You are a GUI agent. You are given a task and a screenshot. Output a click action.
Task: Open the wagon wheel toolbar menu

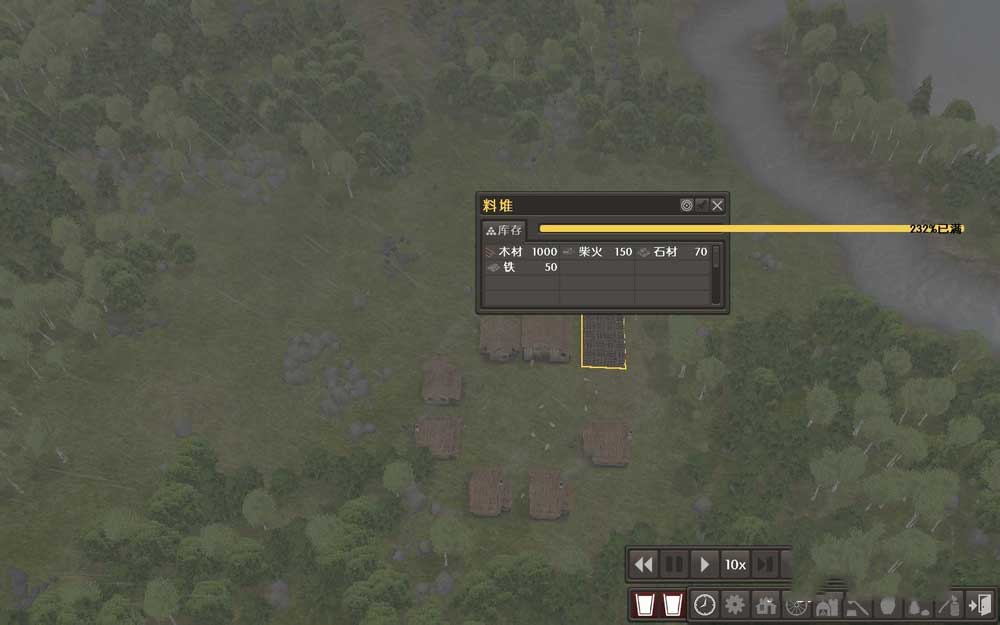797,604
